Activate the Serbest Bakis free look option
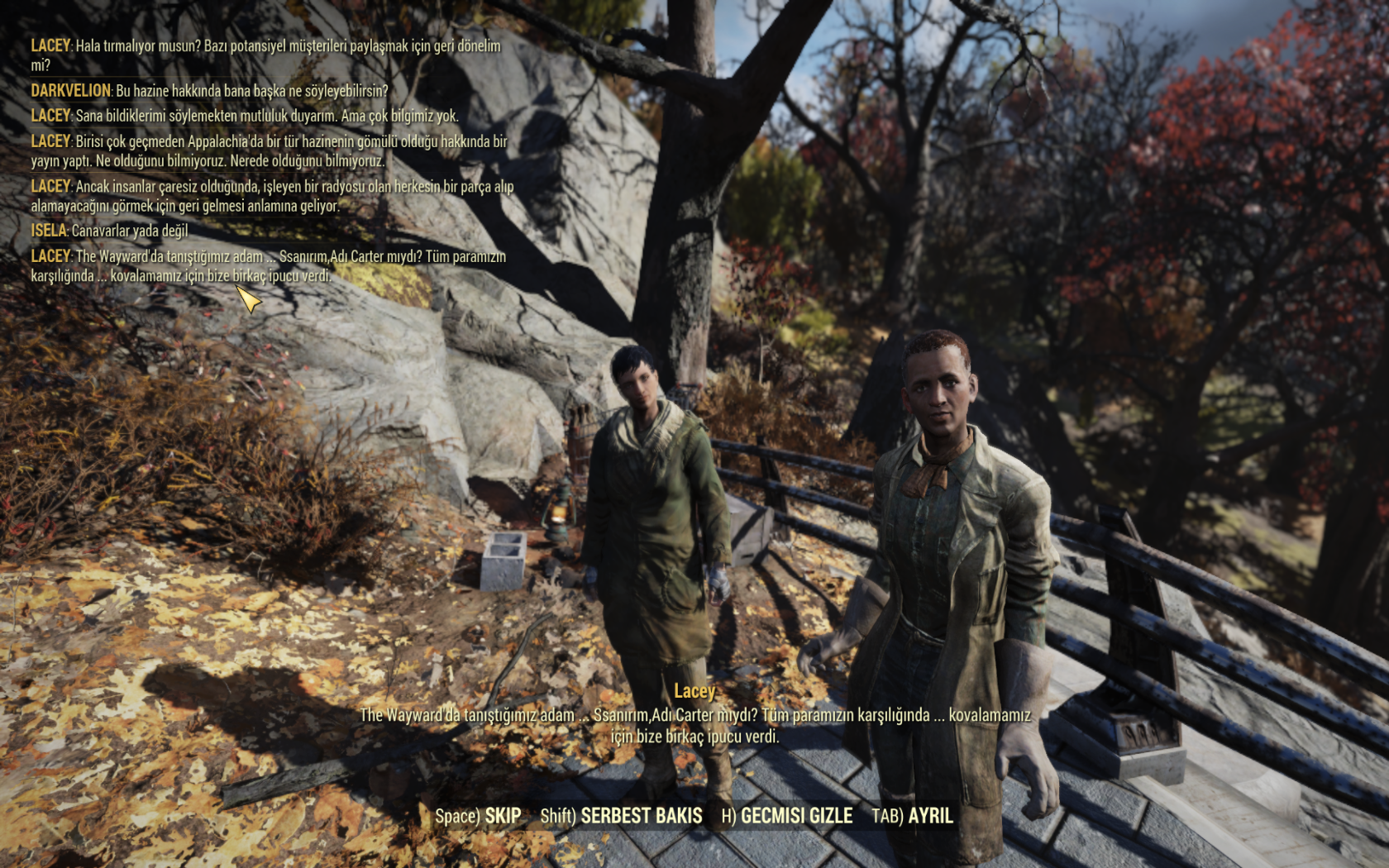The image size is (1389, 868). tap(622, 816)
